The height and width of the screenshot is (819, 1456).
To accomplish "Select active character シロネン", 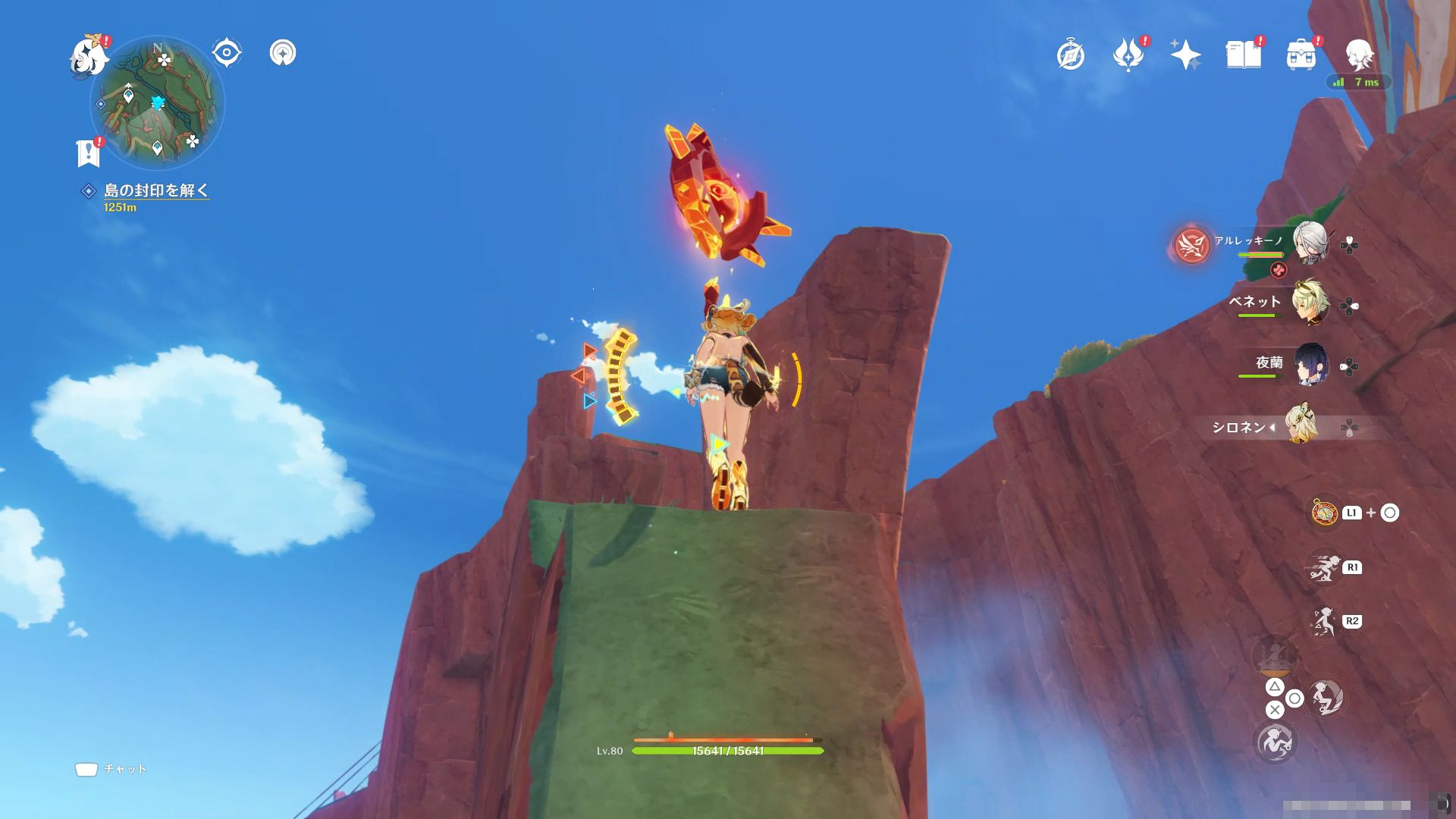I will tap(1300, 426).
